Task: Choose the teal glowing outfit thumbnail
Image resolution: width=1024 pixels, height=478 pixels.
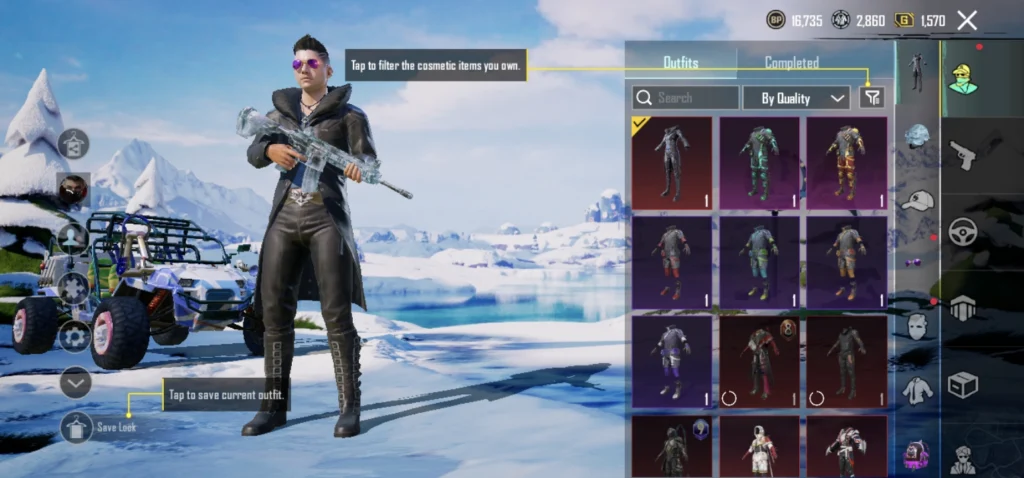Action: click(x=759, y=162)
